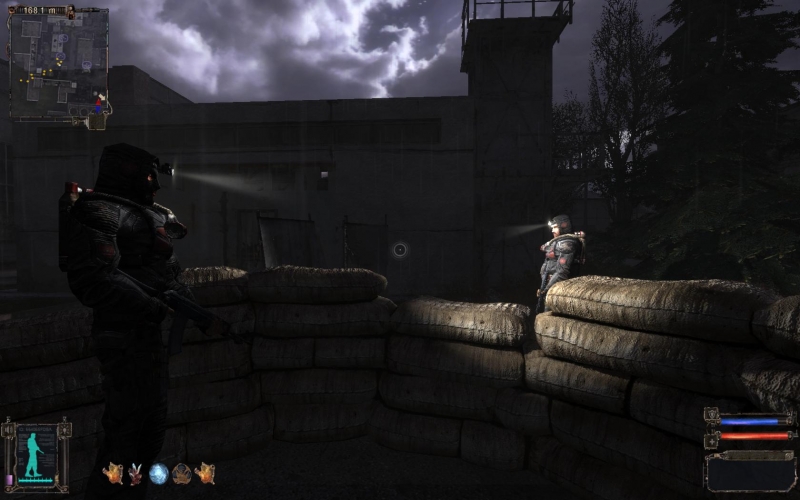Image resolution: width=800 pixels, height=500 pixels.
Task: Click the cyan stalker stance indicator panel
Action: 36,456
